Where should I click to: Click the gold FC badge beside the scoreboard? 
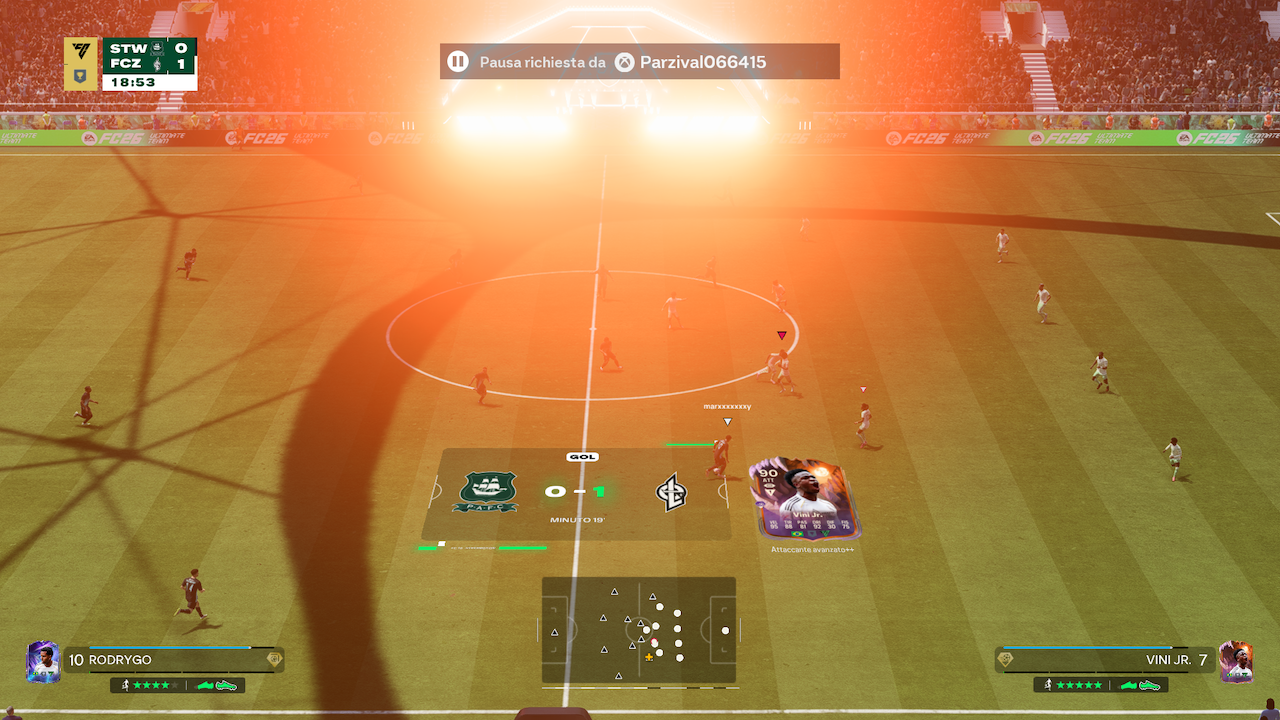[81, 64]
